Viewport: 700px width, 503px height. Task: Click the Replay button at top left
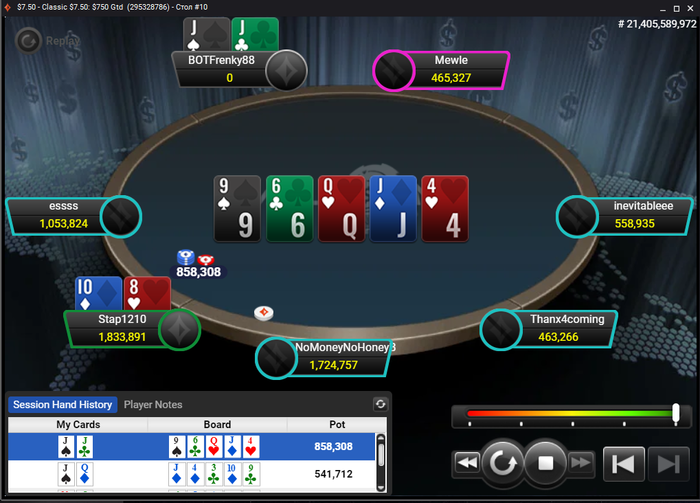(x=43, y=41)
